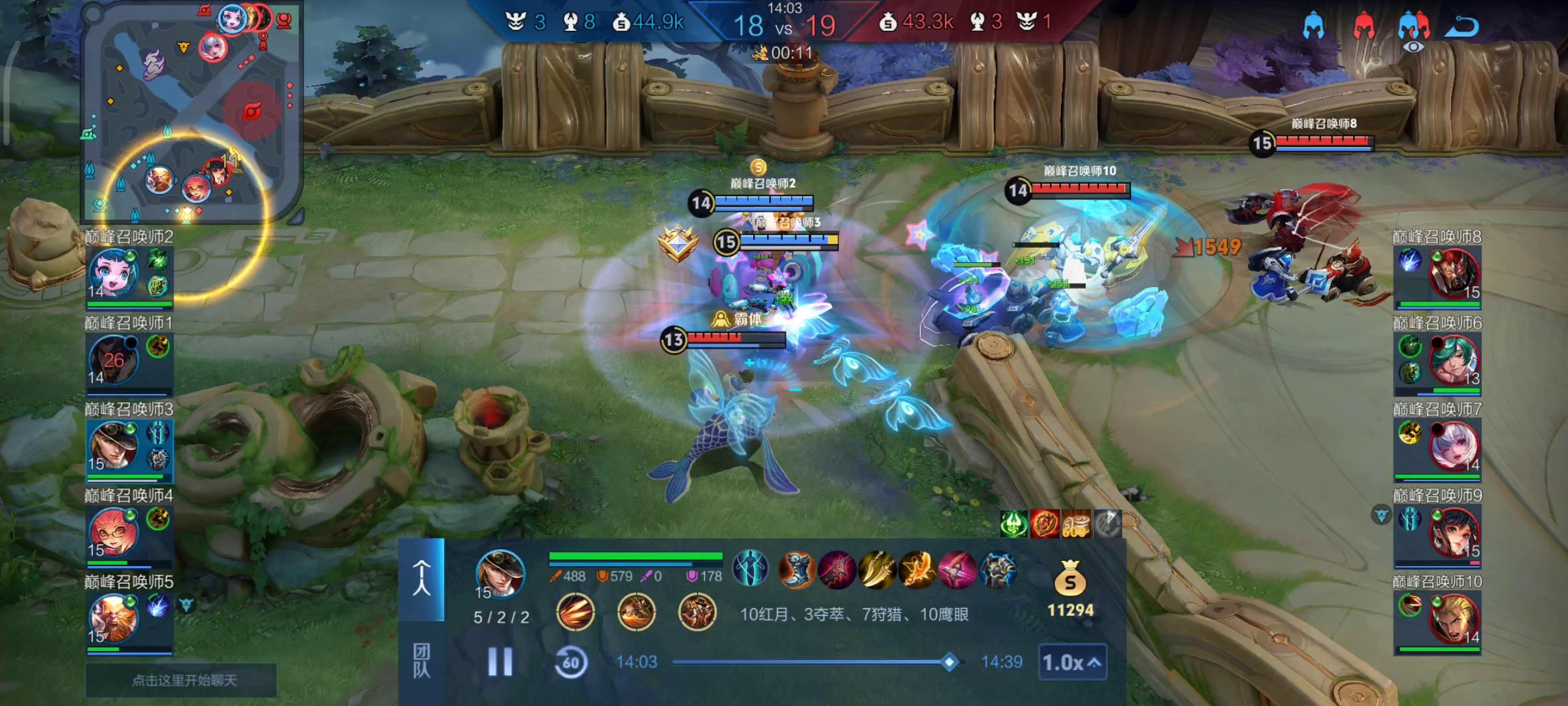The height and width of the screenshot is (706, 1568).
Task: Toggle the both-teams vision eye icon
Action: point(1413,31)
